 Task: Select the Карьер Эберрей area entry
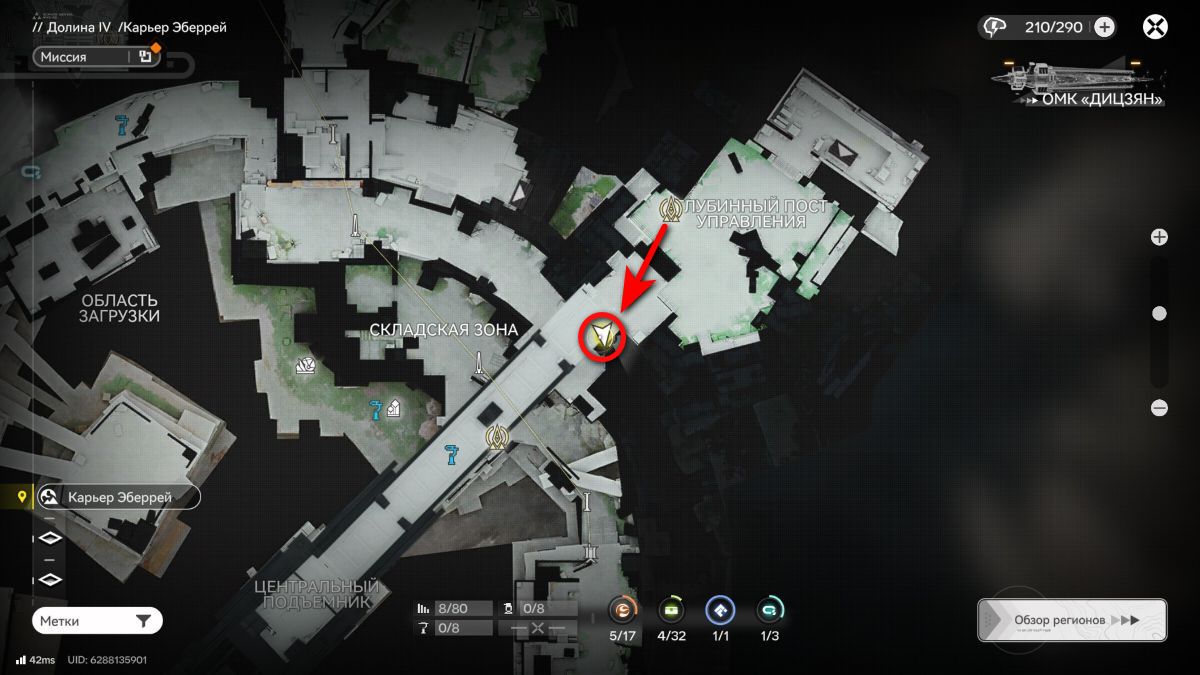(x=118, y=497)
